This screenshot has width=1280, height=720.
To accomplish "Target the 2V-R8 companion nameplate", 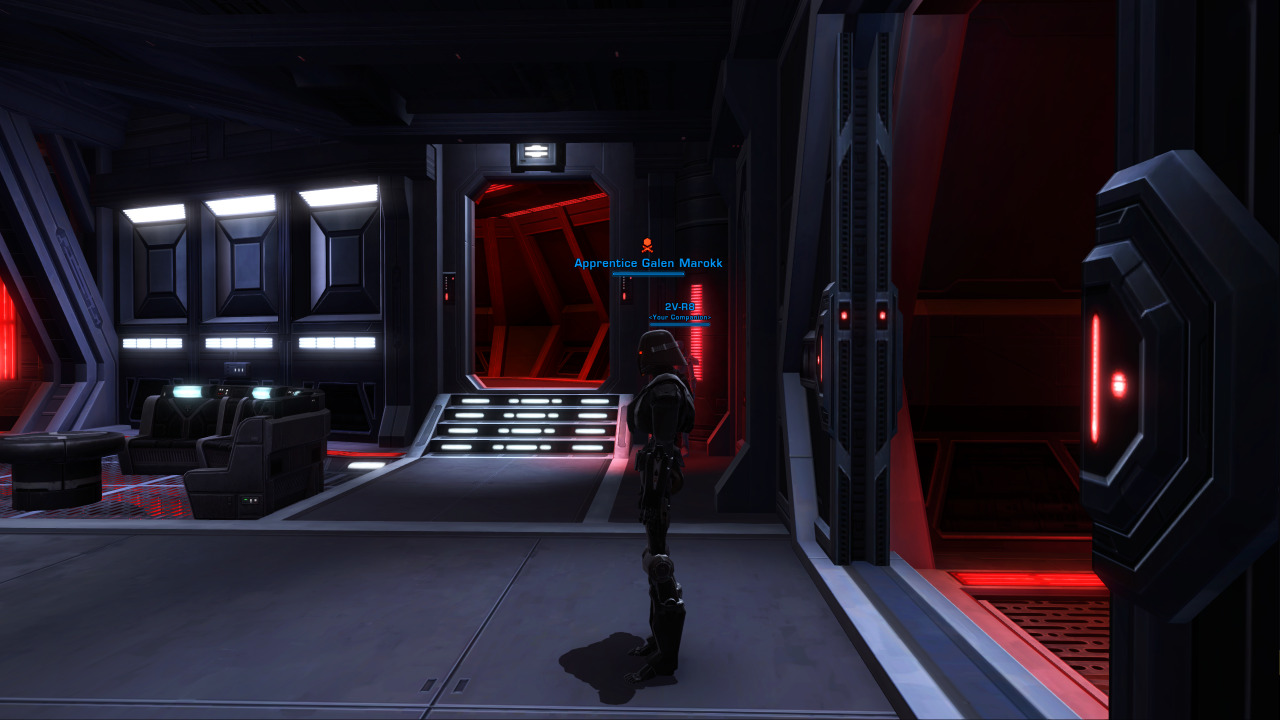I will pyautogui.click(x=679, y=308).
